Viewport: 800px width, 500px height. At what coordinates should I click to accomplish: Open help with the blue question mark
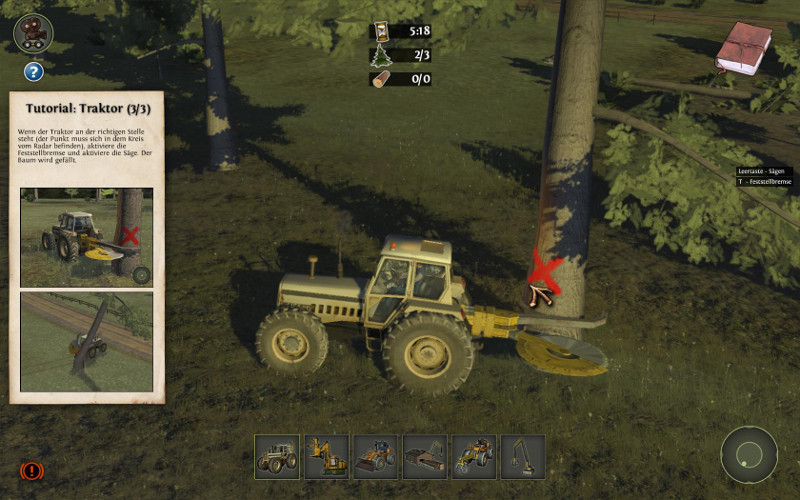(33, 71)
